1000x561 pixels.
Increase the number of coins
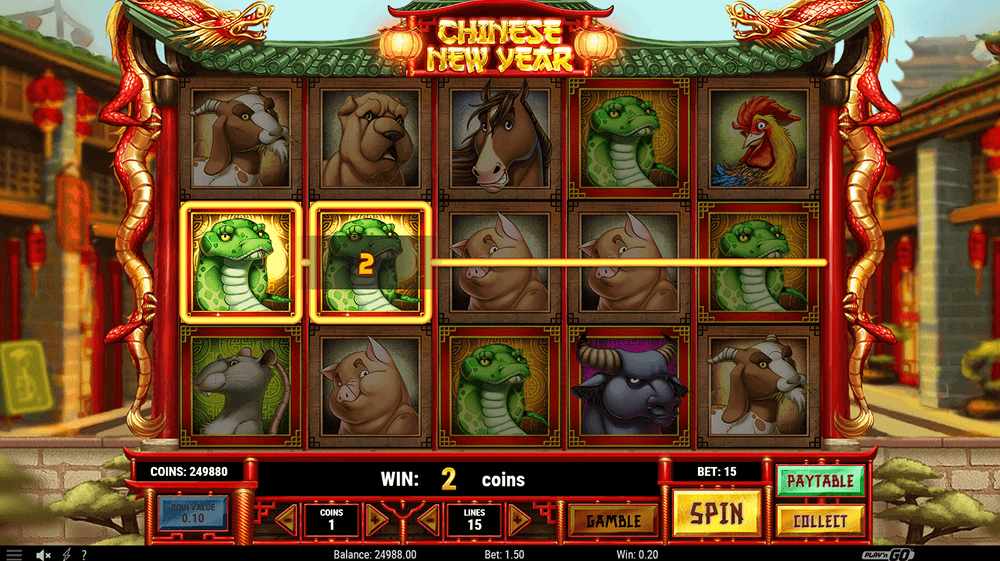pyautogui.click(x=376, y=519)
